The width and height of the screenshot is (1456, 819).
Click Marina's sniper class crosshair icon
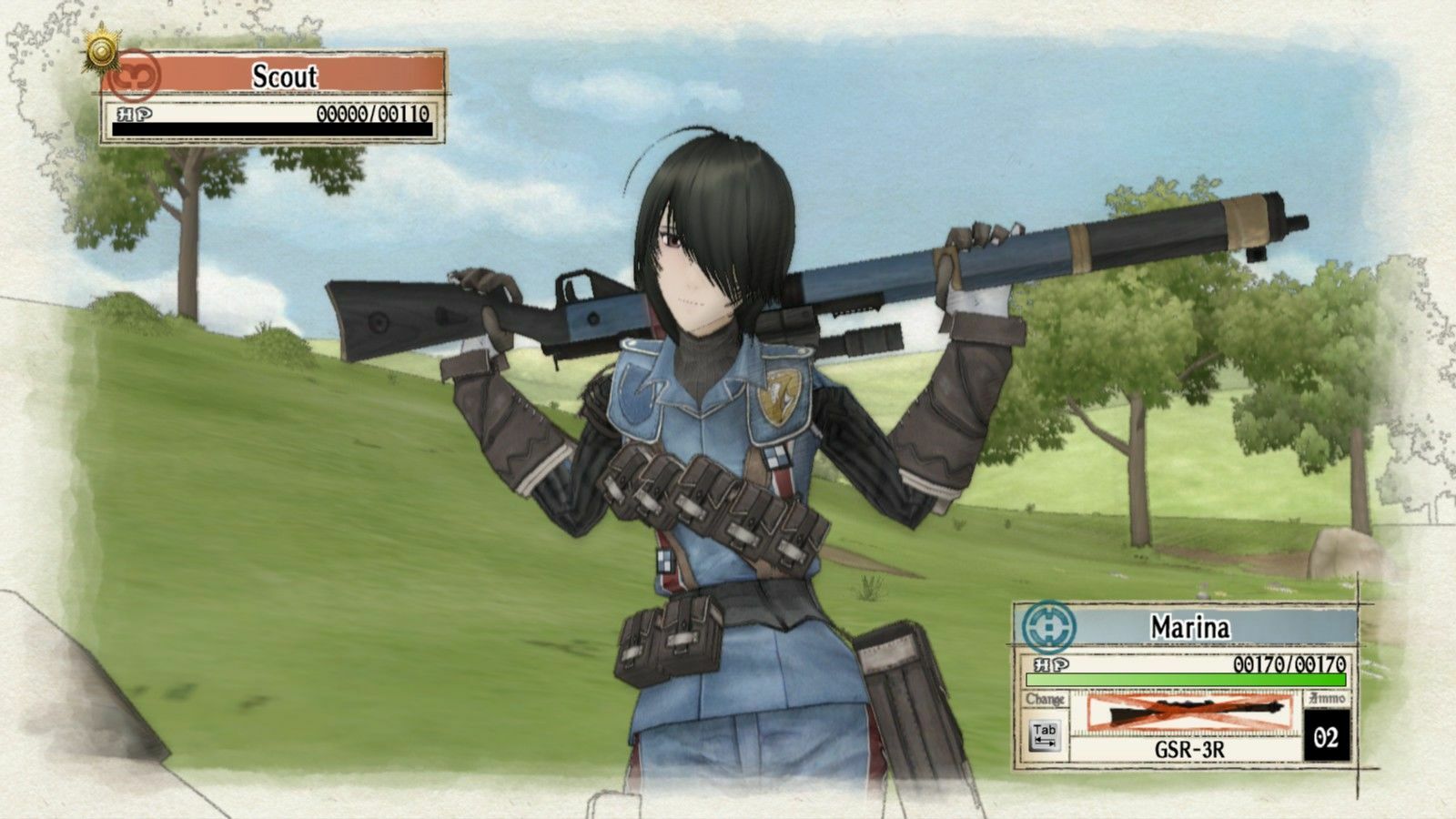coord(1048,625)
